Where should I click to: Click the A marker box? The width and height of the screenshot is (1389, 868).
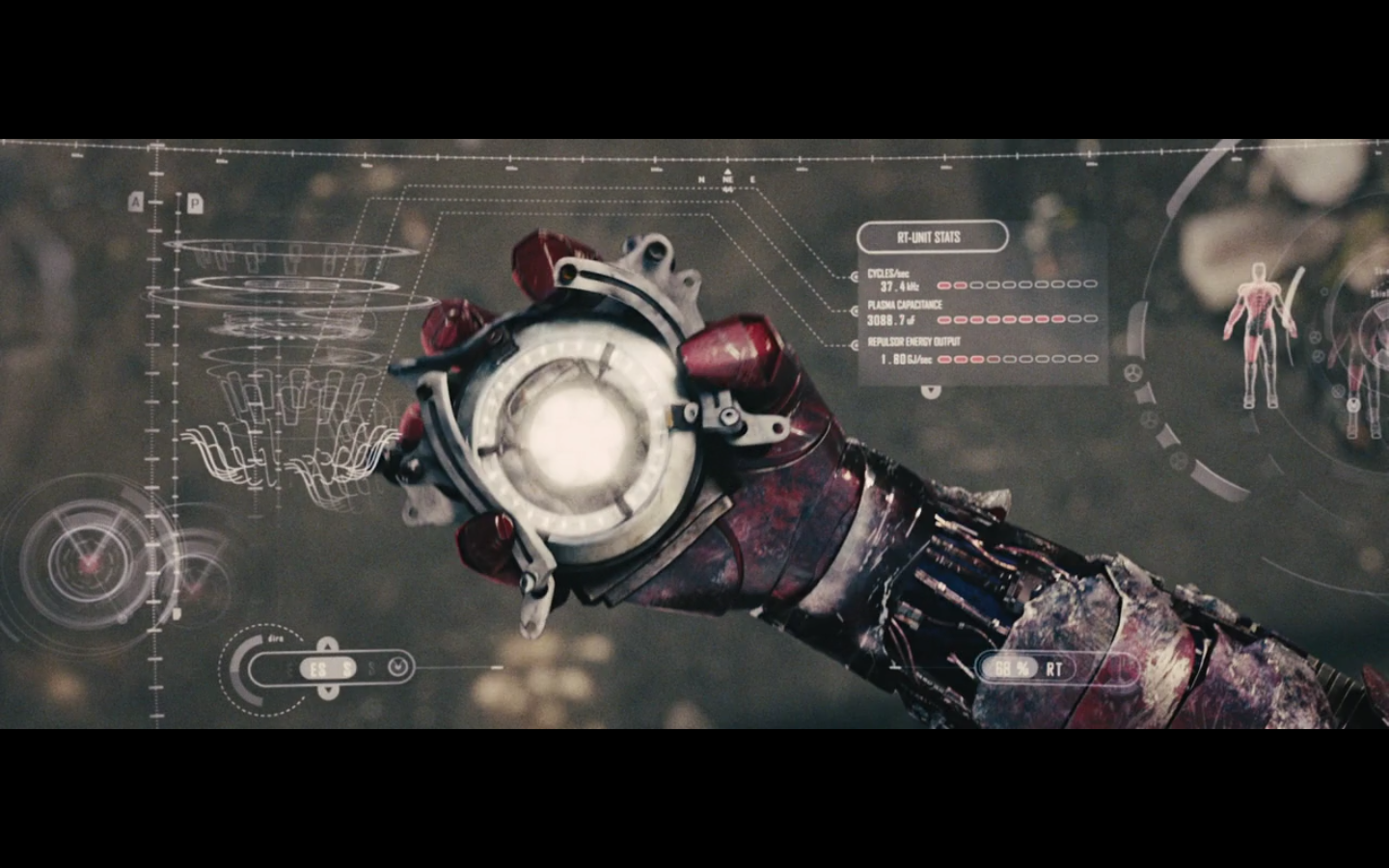(x=136, y=203)
